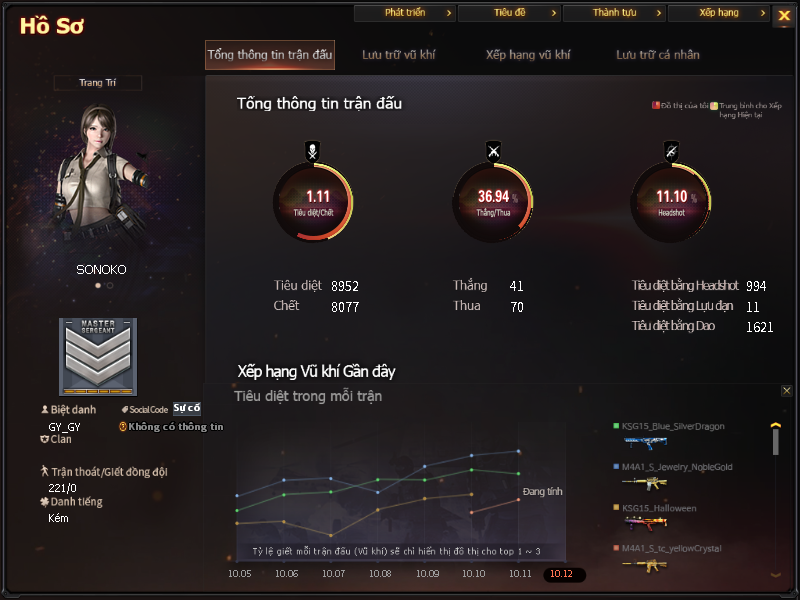Open the Thành tựu menu
This screenshot has height=600, width=800.
613,13
